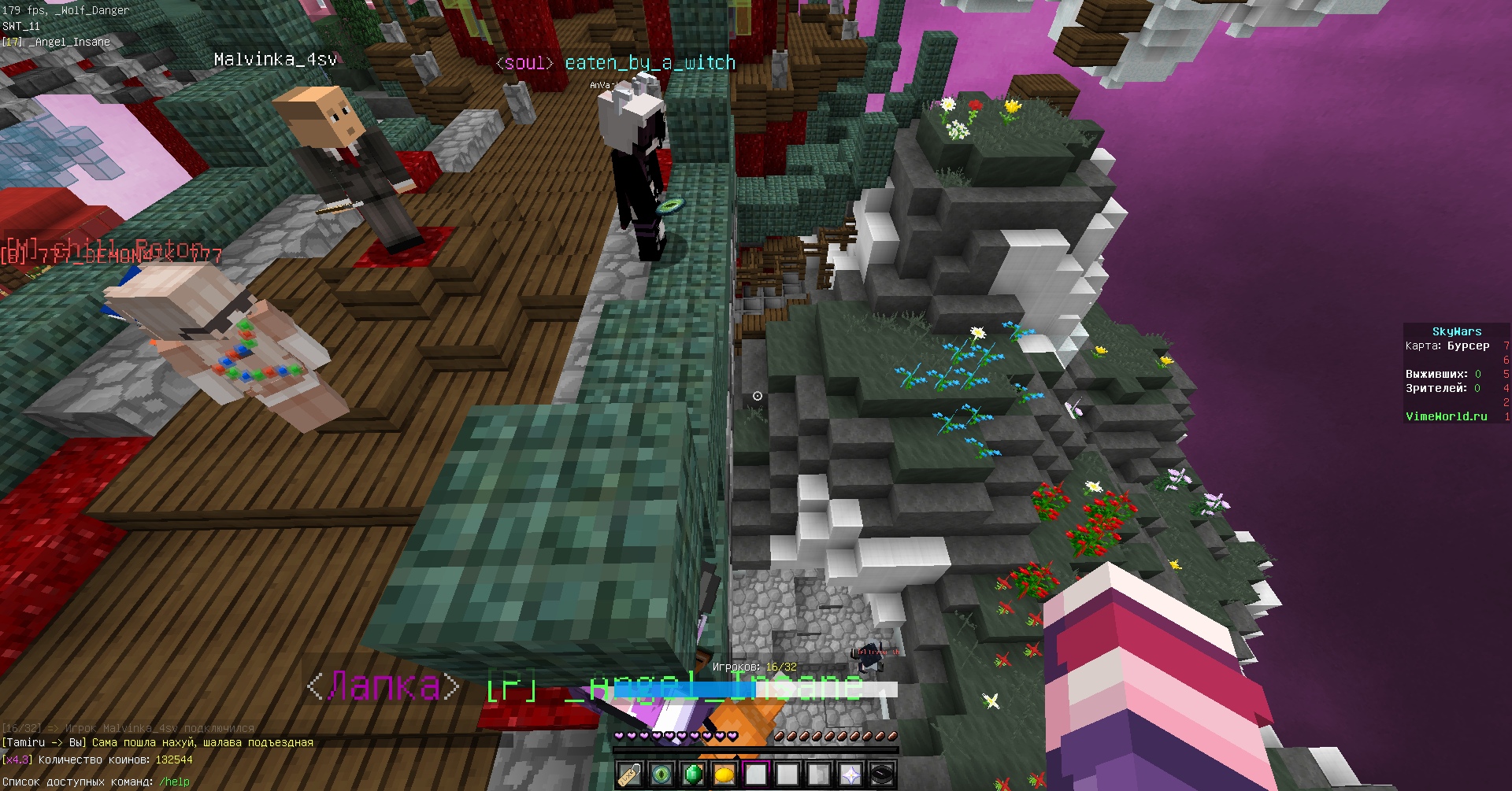Select the yellow dye hotbar slot
The width and height of the screenshot is (1512, 791).
(724, 774)
